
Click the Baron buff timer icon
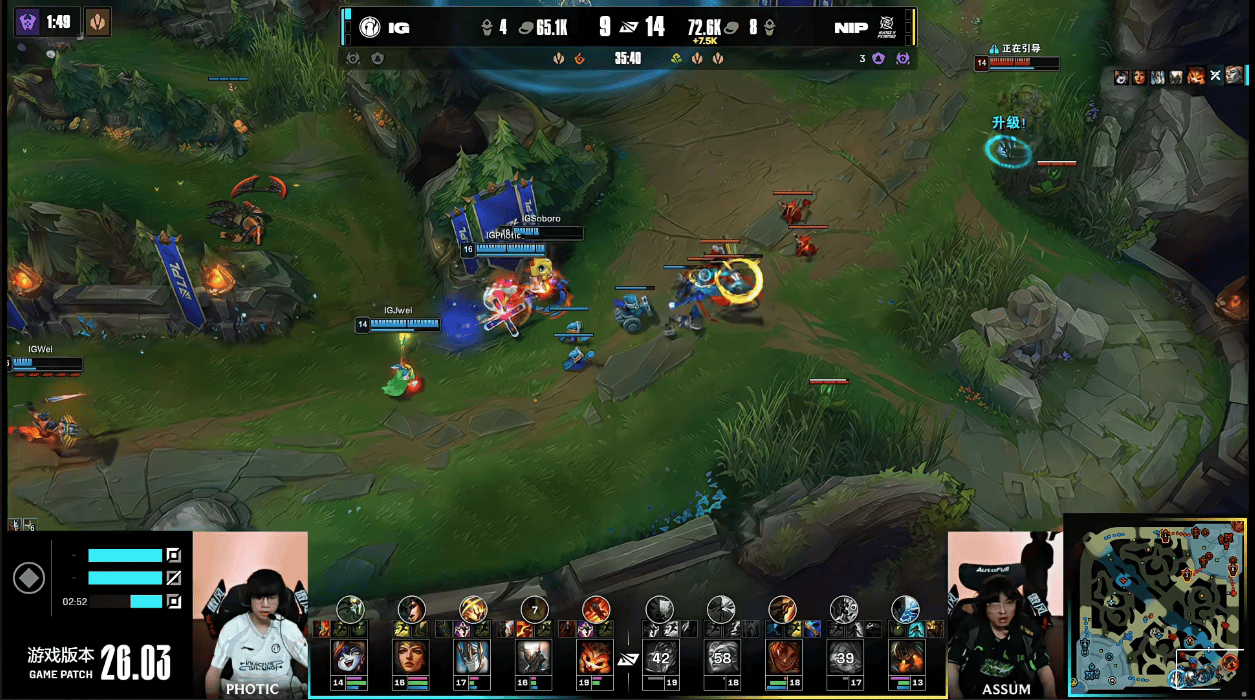pyautogui.click(x=27, y=21)
